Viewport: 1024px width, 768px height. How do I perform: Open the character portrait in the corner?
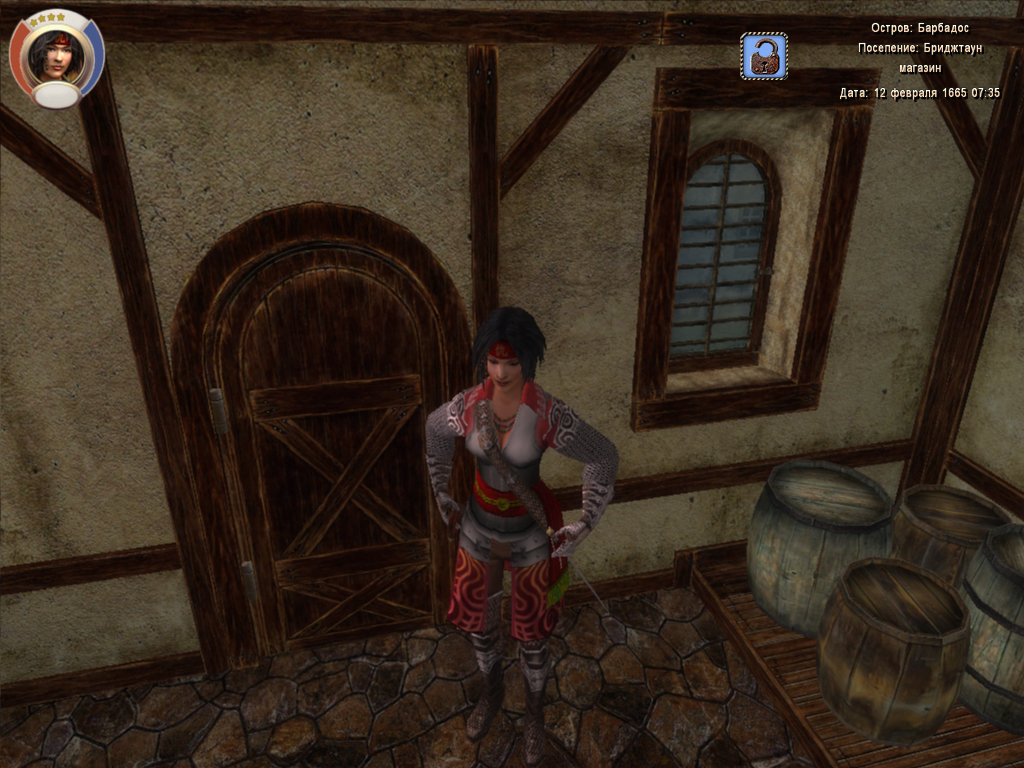[56, 56]
